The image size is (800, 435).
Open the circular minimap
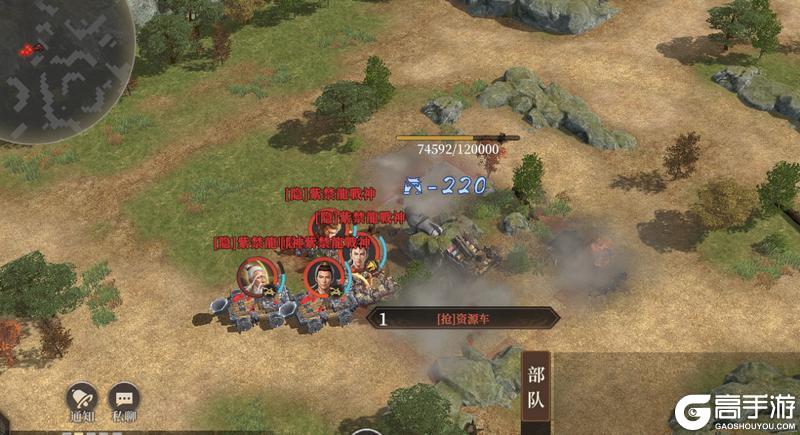pos(65,50)
